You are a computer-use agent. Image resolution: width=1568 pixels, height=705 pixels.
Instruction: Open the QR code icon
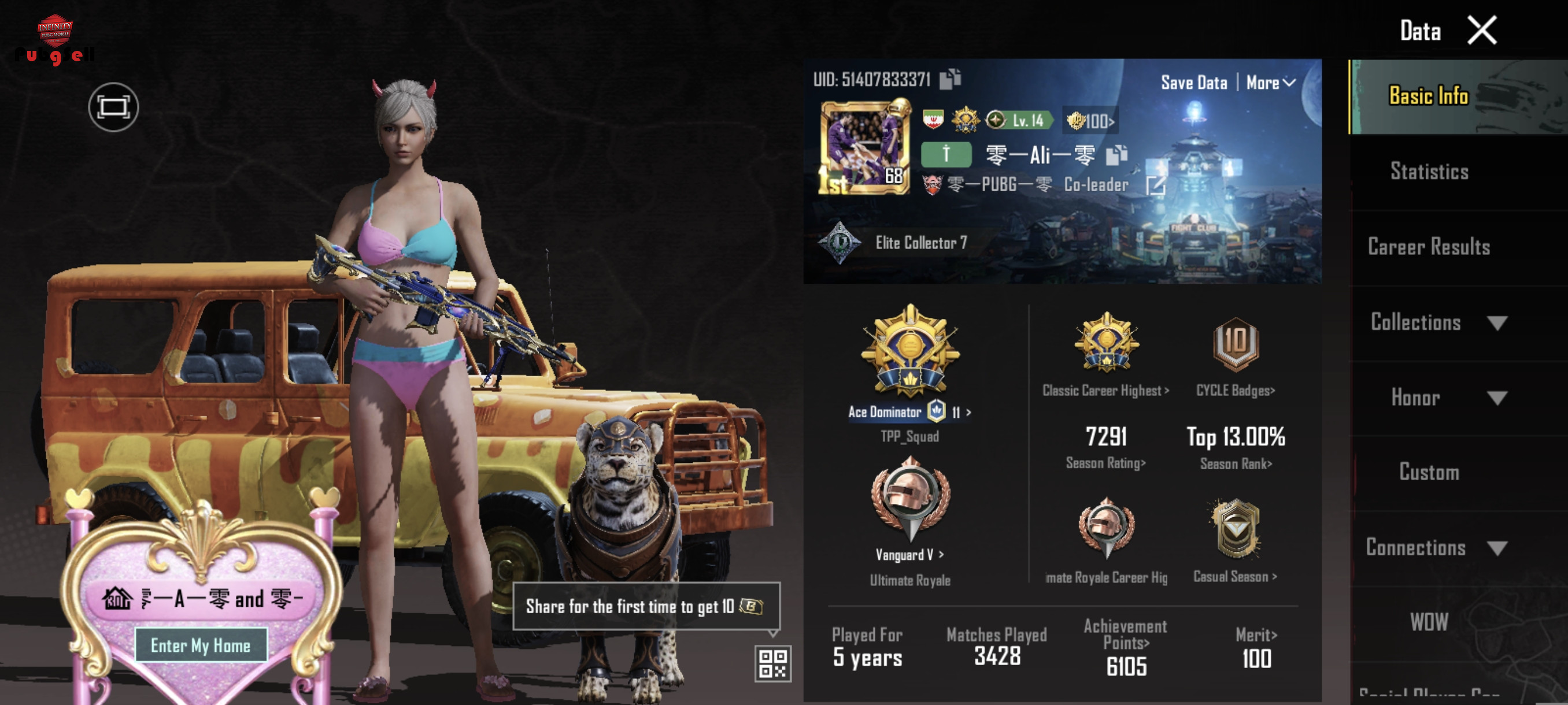pos(772,663)
